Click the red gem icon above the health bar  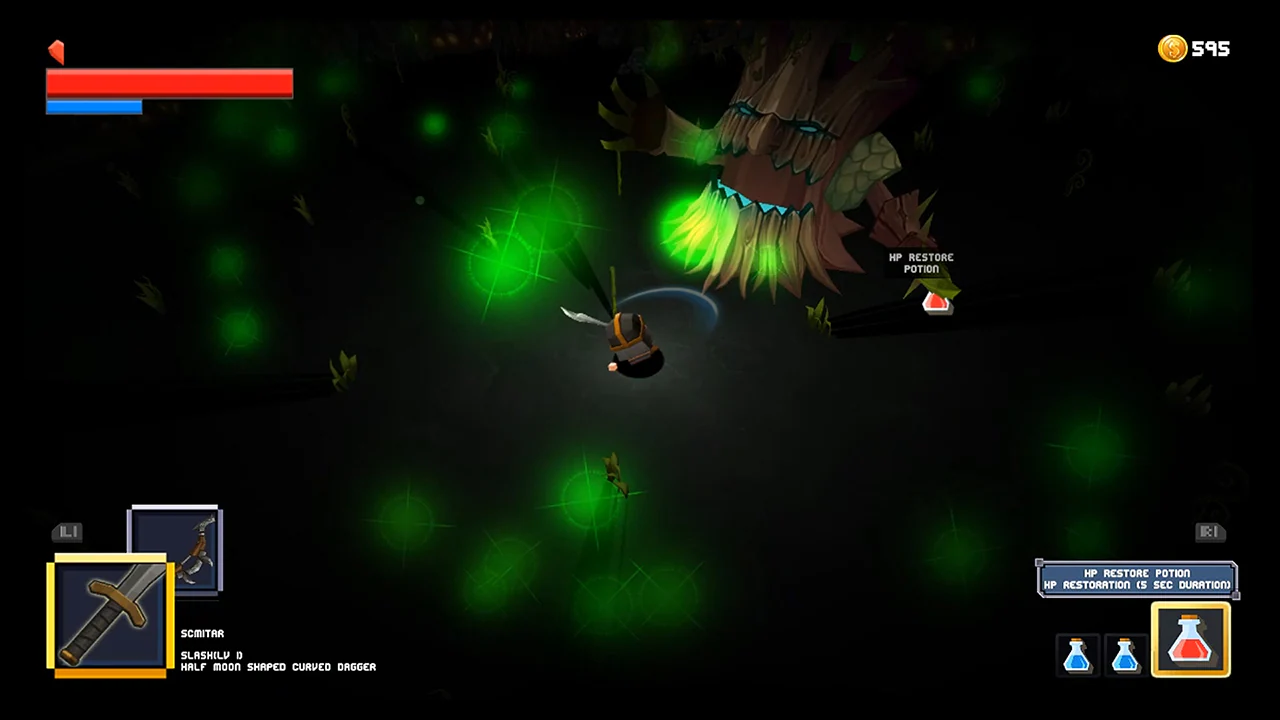pyautogui.click(x=56, y=51)
